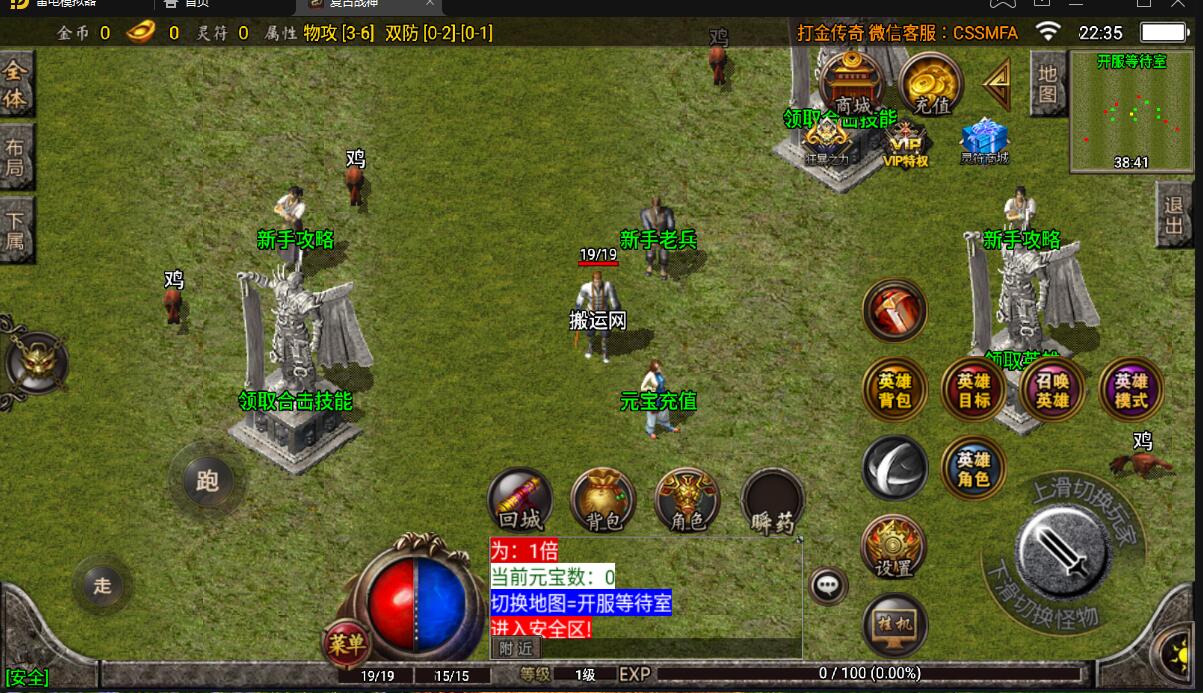Open the VIP特权 privileges icon
The image size is (1203, 693).
point(906,144)
